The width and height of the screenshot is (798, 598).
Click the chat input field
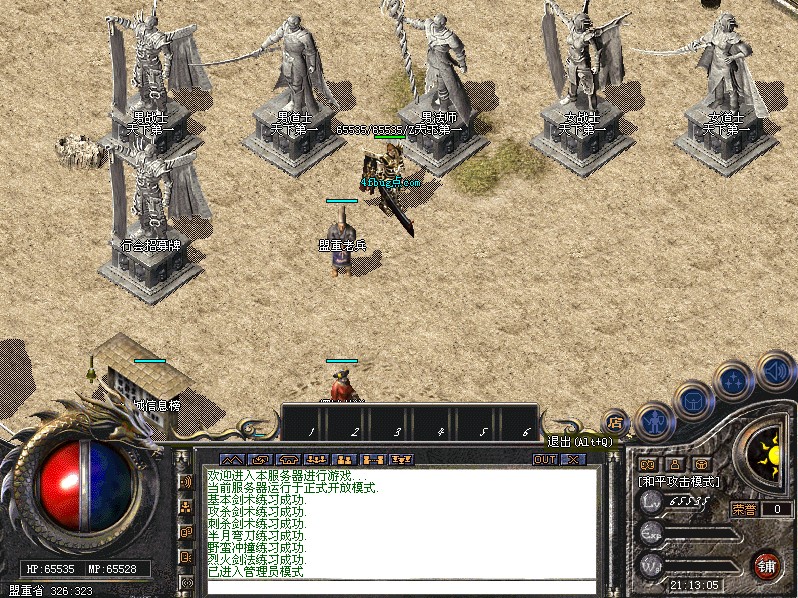point(400,587)
